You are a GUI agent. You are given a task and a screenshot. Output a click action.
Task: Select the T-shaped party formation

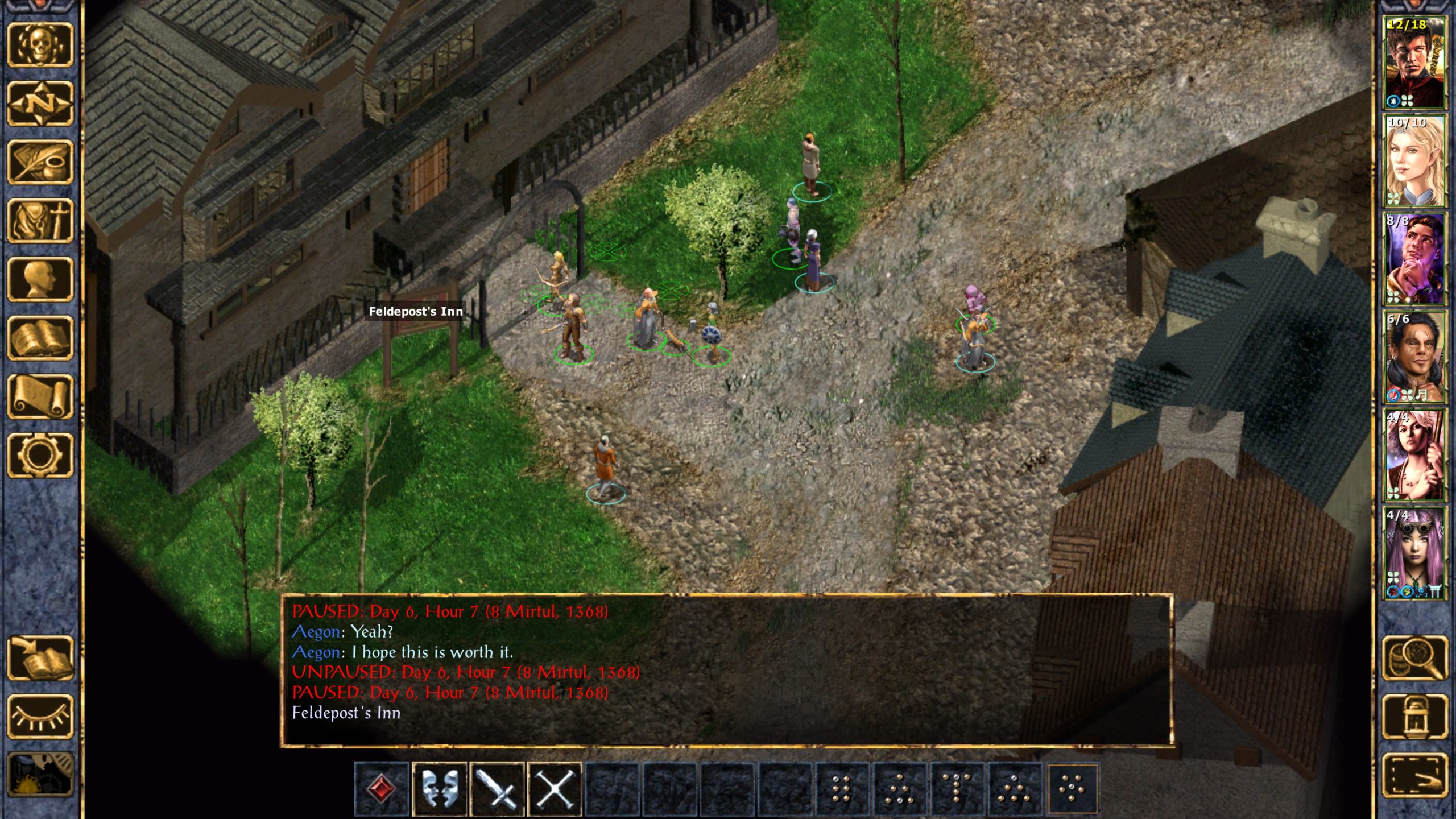957,789
